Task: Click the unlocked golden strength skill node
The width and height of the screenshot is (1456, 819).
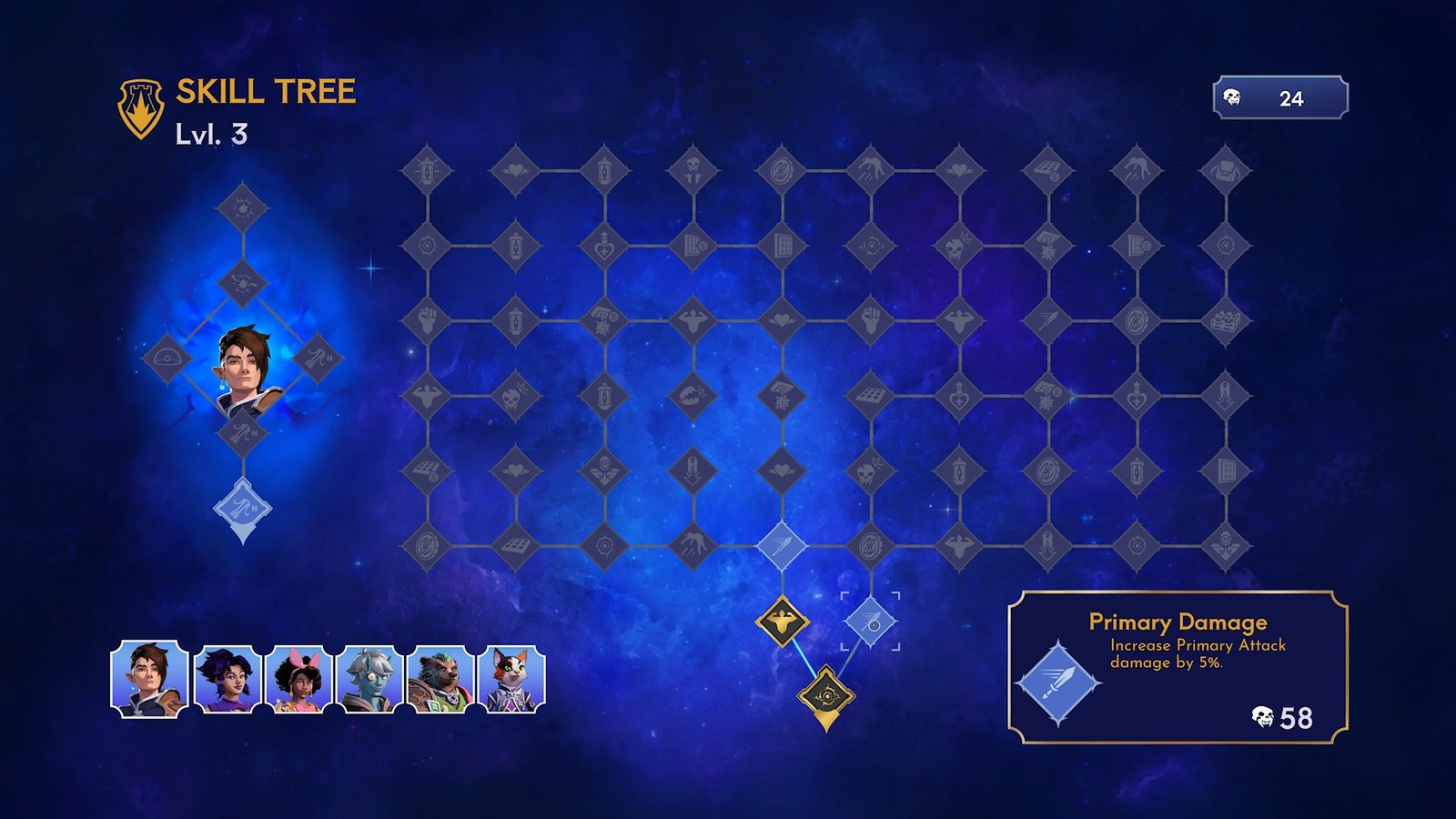Action: point(782,621)
